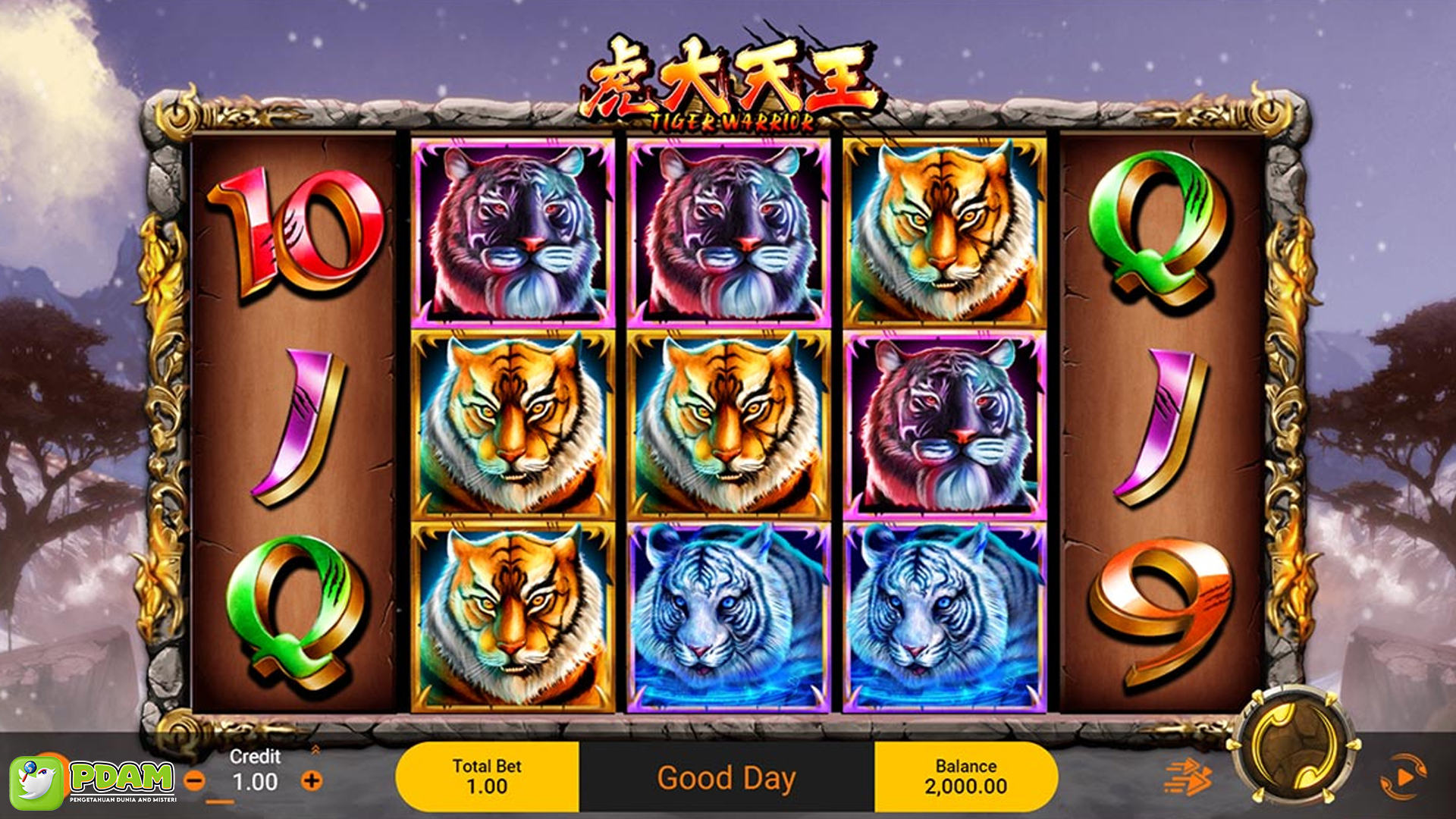Open the Total Bet panel
Image resolution: width=1456 pixels, height=819 pixels.
click(x=487, y=777)
